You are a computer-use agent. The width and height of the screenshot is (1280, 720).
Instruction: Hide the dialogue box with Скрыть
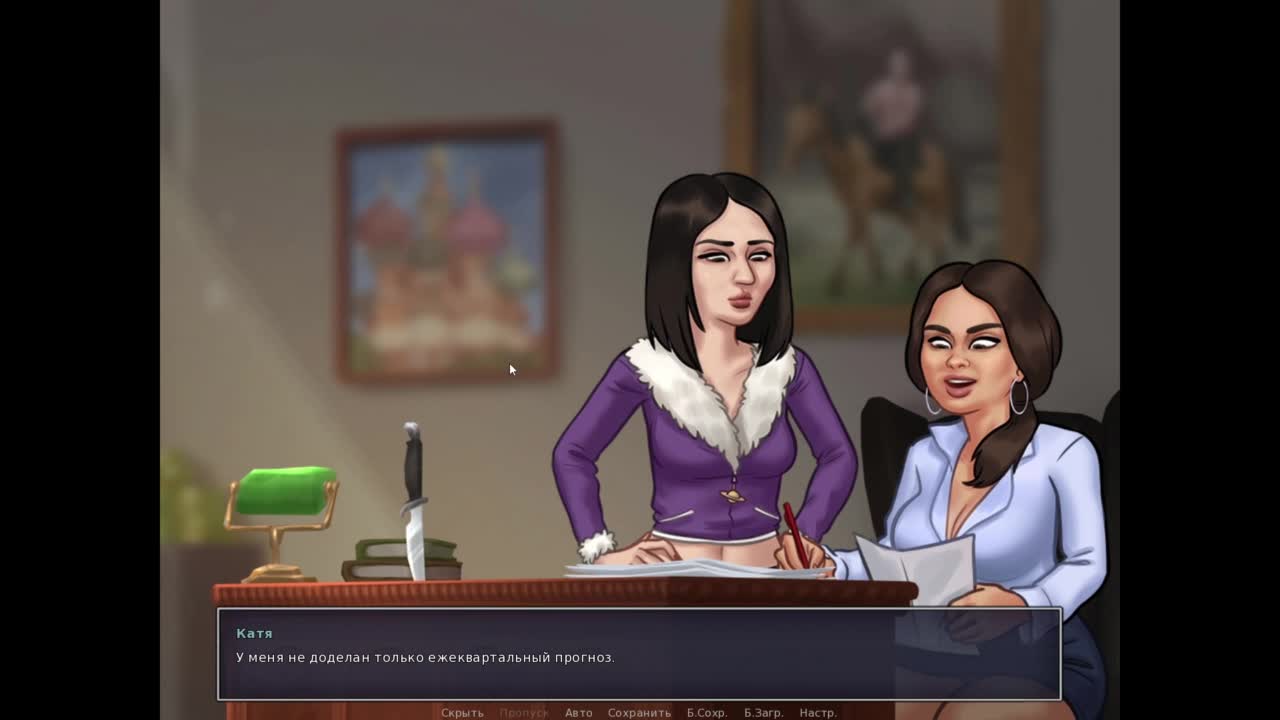coord(462,712)
